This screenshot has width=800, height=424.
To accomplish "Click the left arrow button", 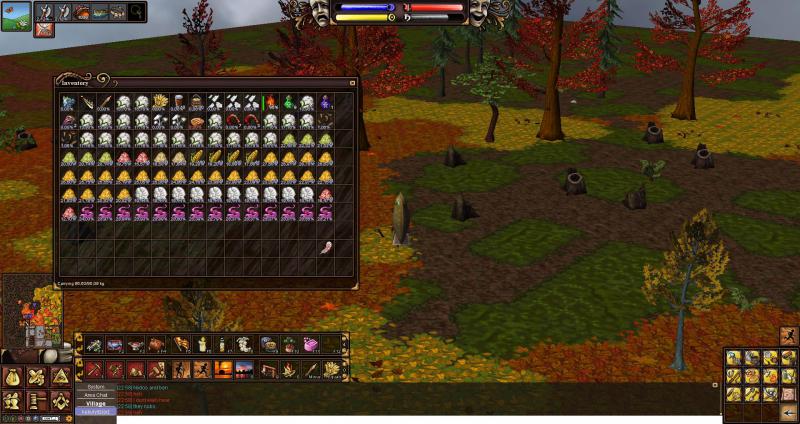I will point(789,412).
